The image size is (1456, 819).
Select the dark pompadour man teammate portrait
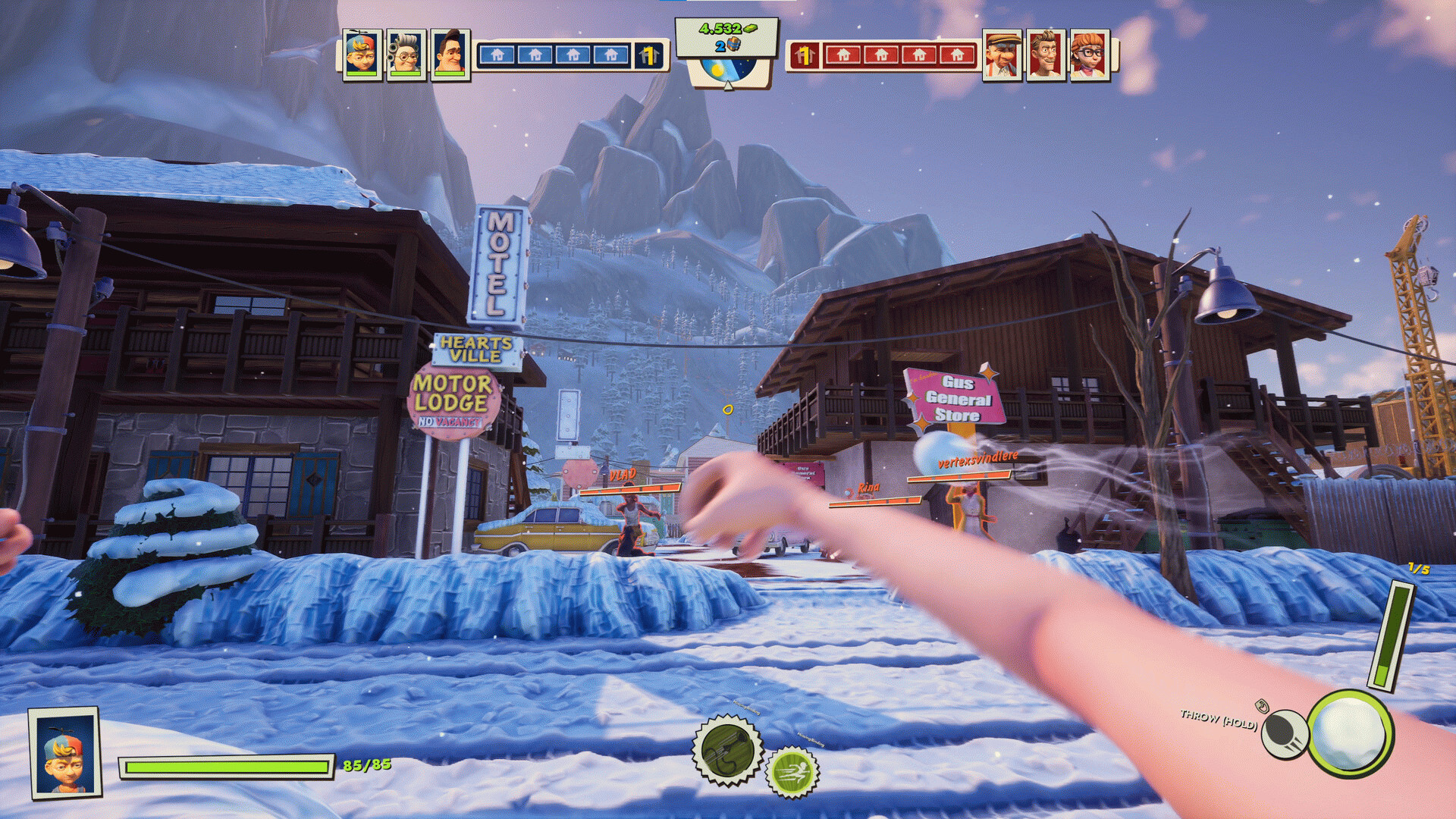450,55
